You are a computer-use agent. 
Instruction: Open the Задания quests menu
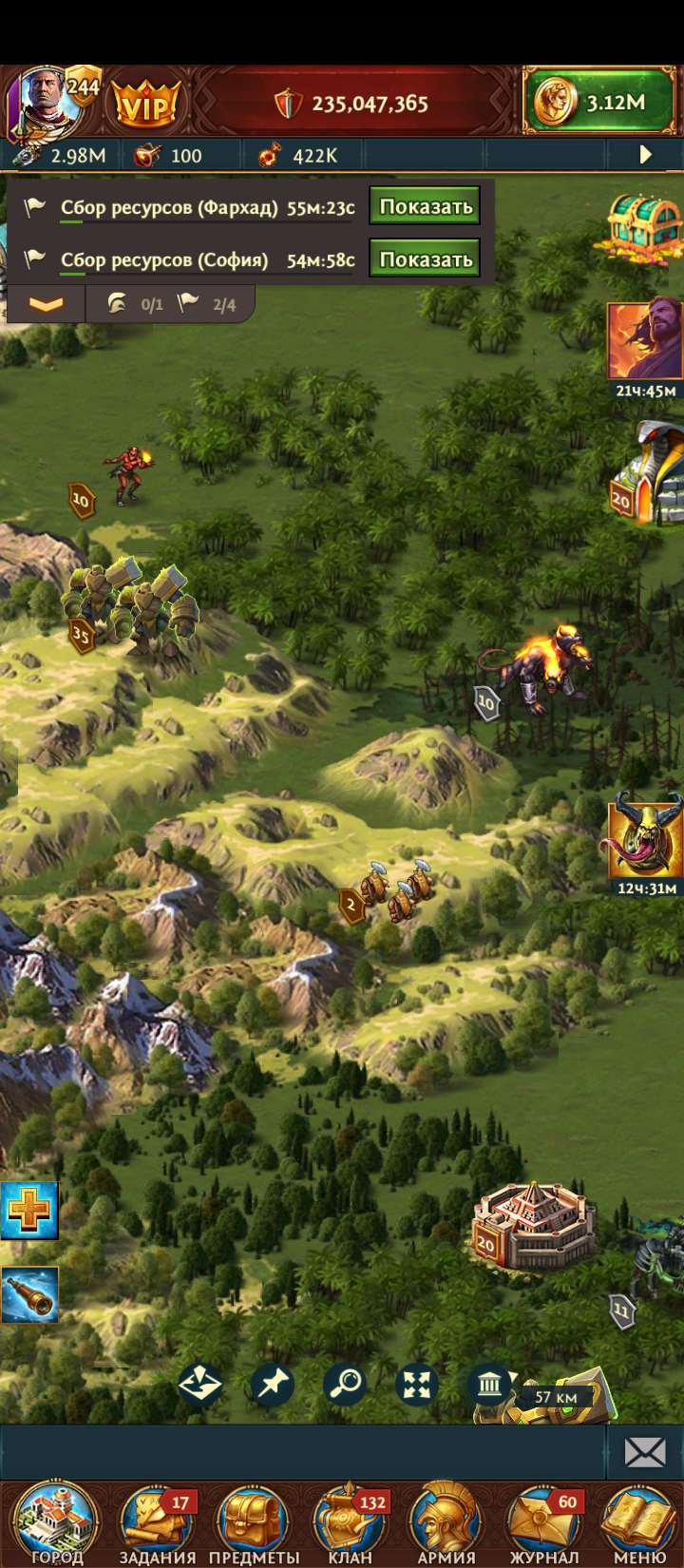click(157, 1520)
